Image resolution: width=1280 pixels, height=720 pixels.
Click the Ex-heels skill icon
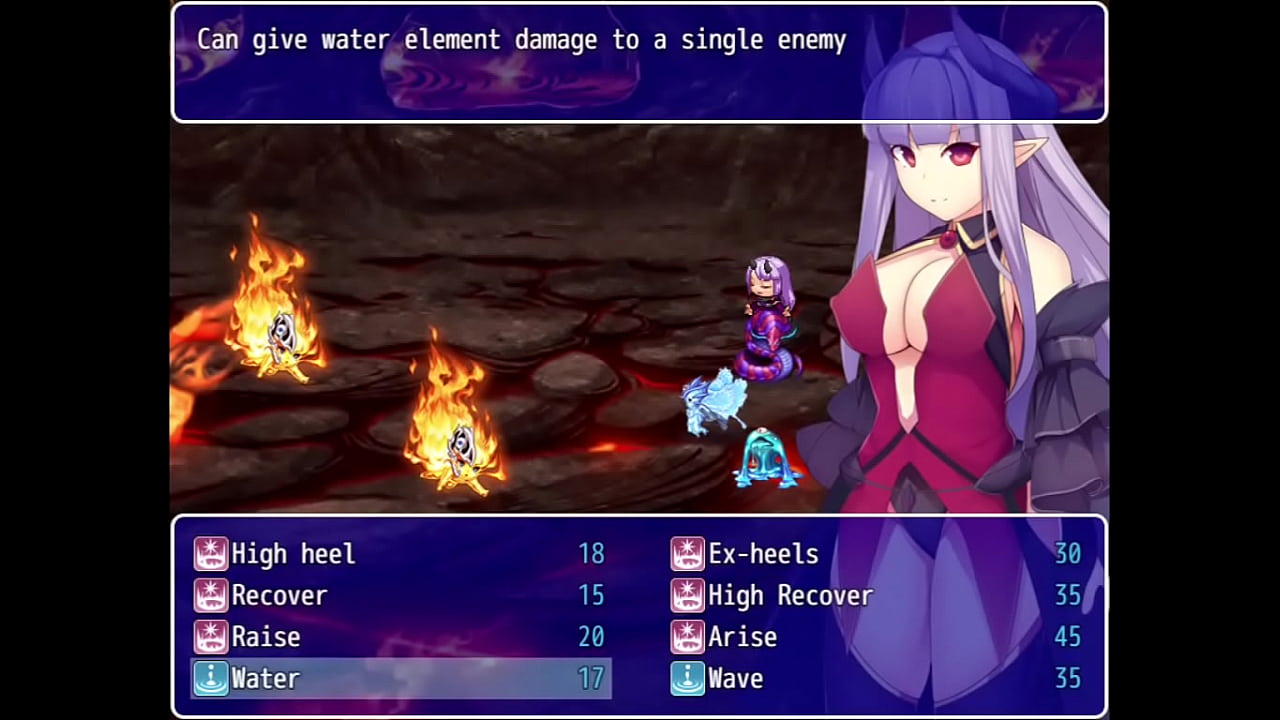(x=687, y=554)
